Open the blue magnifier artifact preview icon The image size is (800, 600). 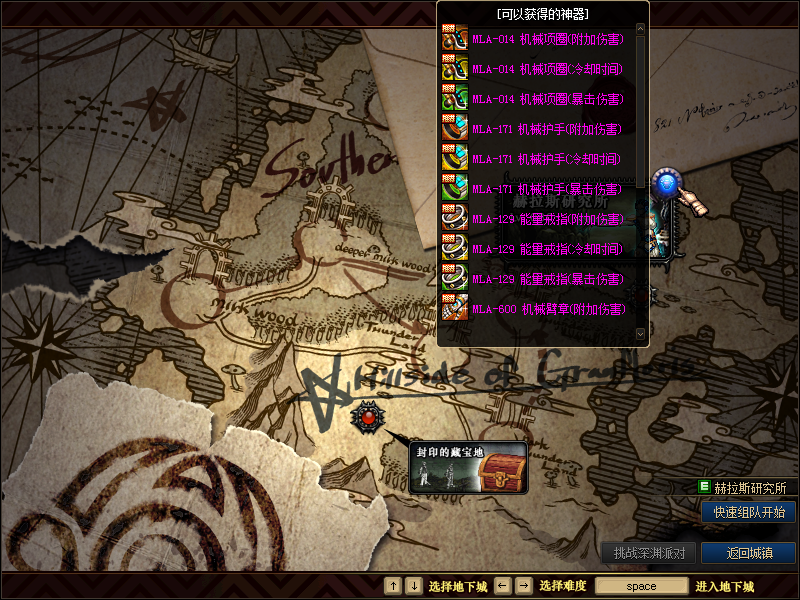tap(667, 187)
